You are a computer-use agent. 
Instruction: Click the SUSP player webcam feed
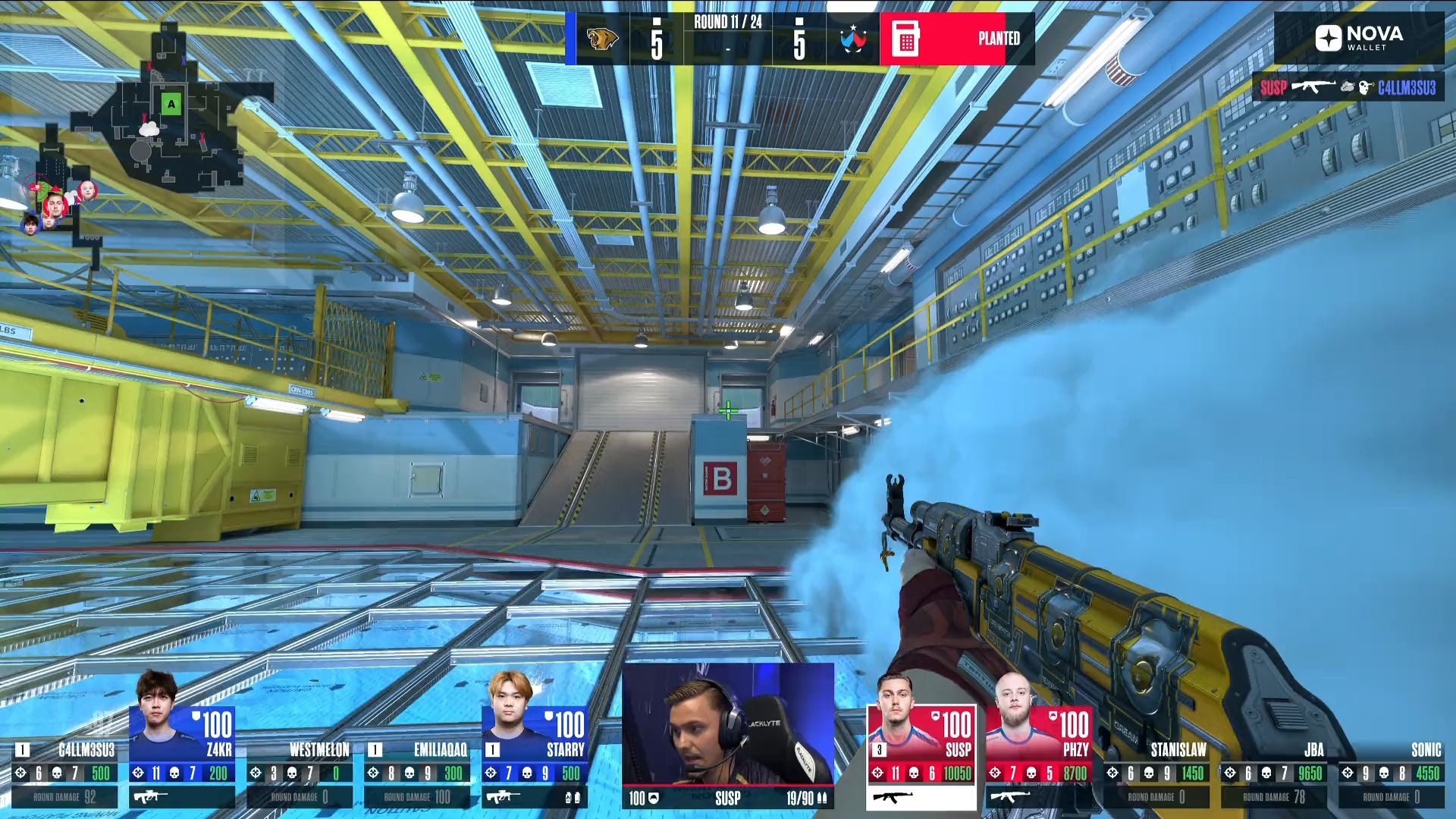[x=728, y=724]
